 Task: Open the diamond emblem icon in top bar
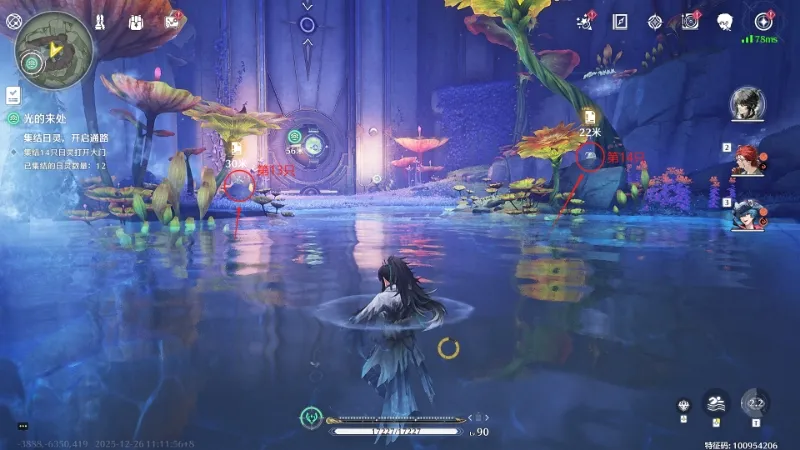pos(655,21)
